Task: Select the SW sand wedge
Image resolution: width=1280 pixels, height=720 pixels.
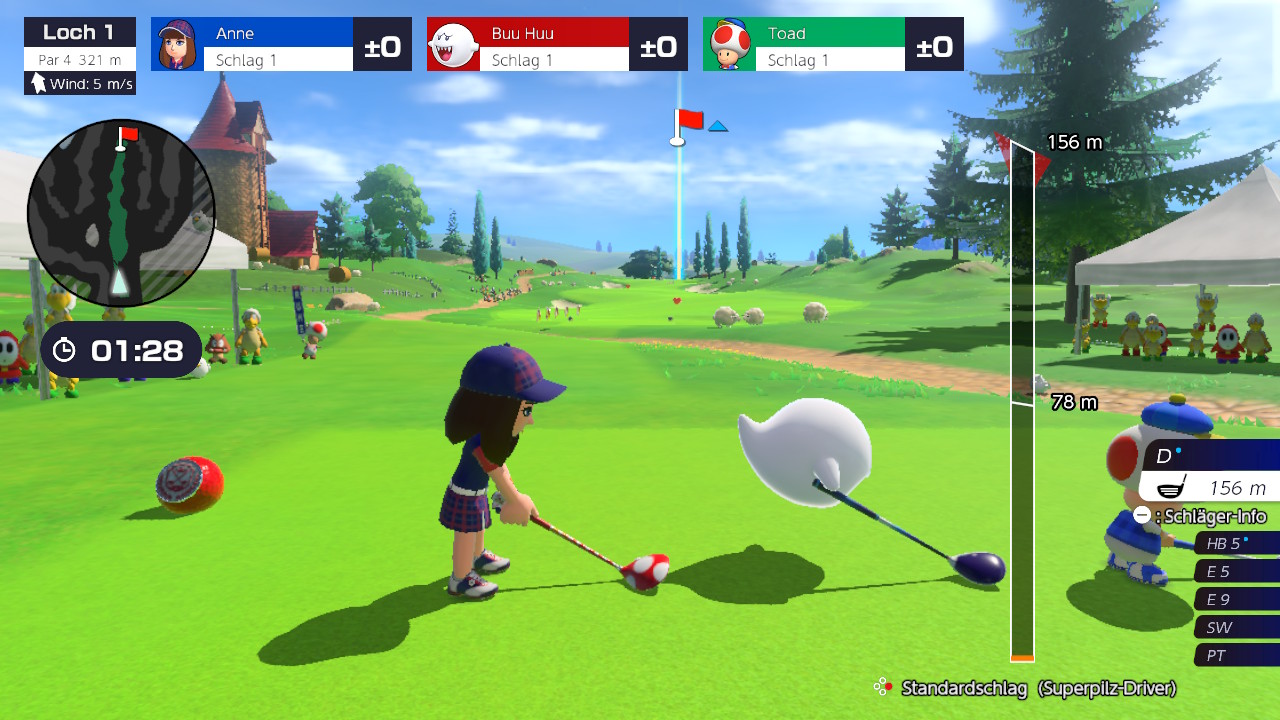Action: coord(1236,628)
